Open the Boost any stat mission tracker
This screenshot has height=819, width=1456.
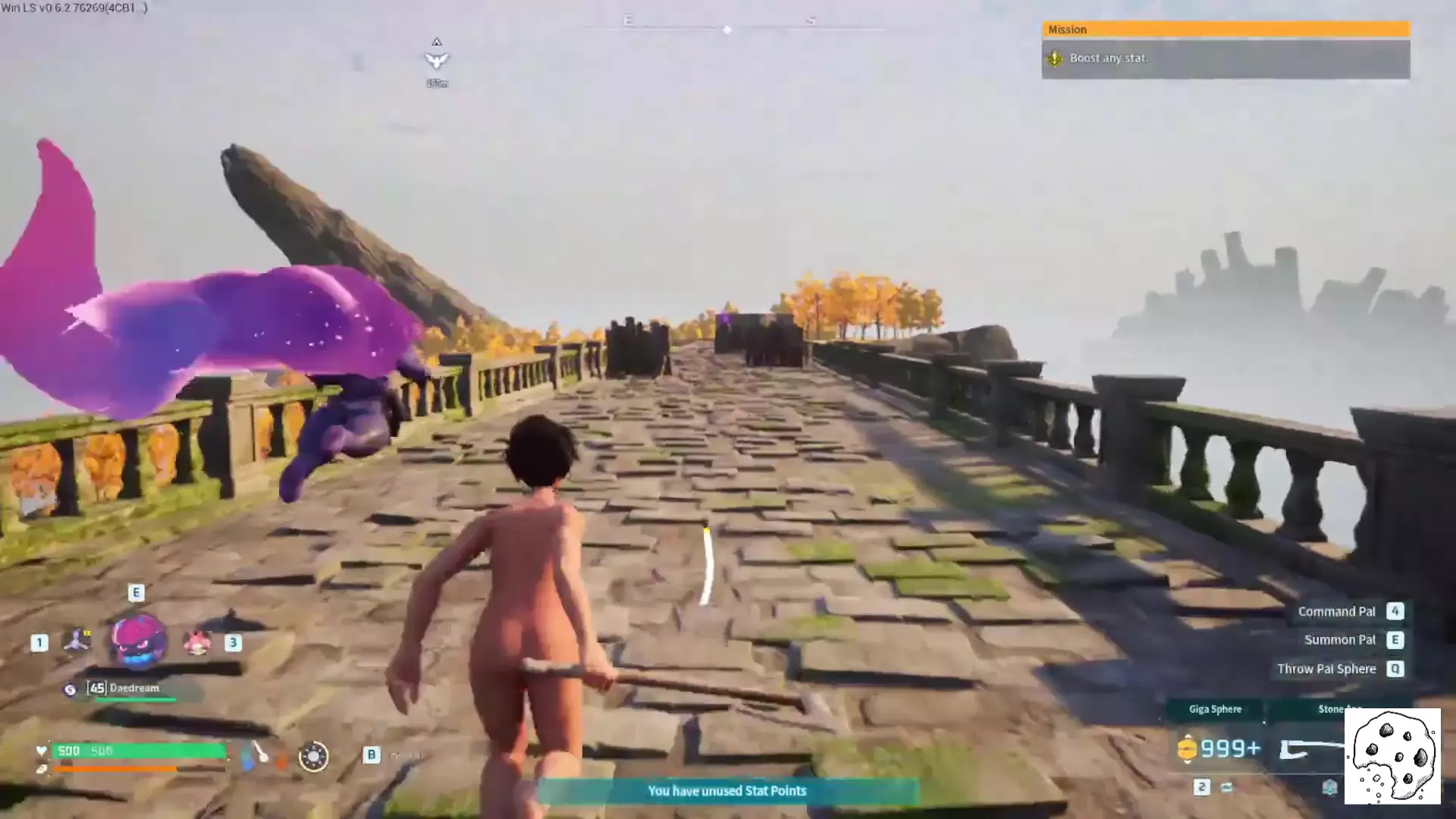1225,58
